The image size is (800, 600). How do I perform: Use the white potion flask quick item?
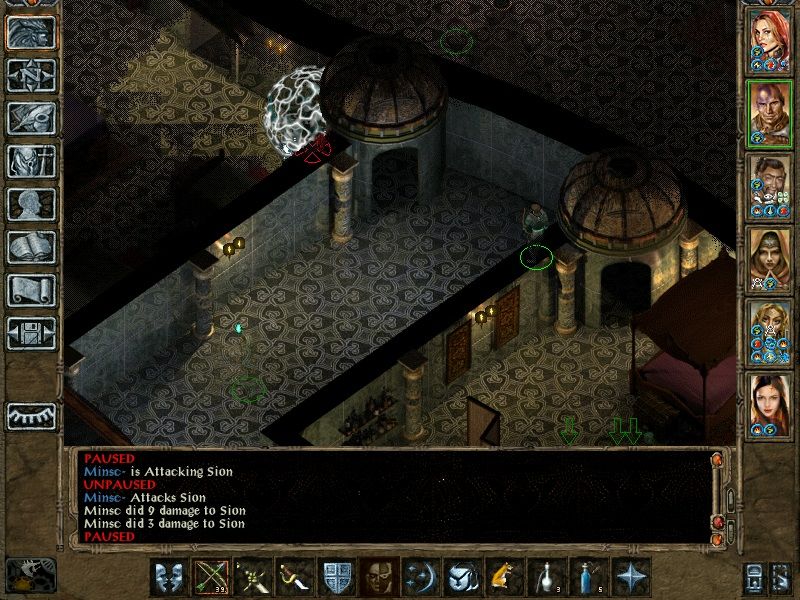543,578
